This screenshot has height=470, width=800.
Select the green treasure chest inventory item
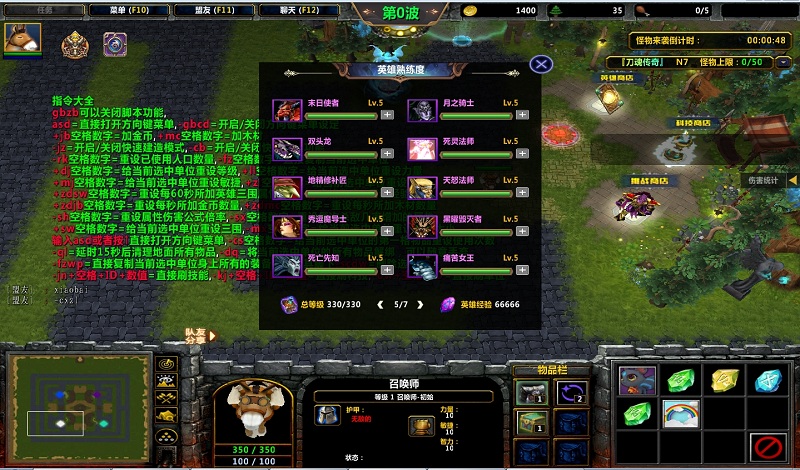coord(529,424)
